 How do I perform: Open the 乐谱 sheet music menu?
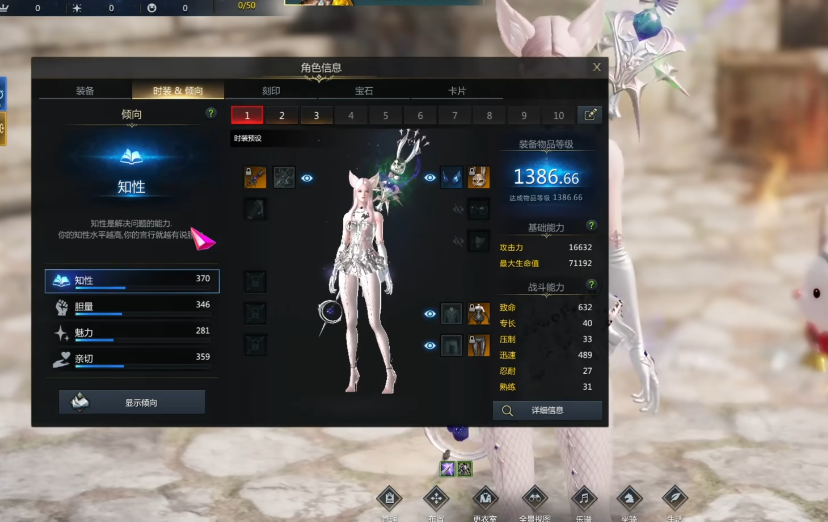(582, 498)
